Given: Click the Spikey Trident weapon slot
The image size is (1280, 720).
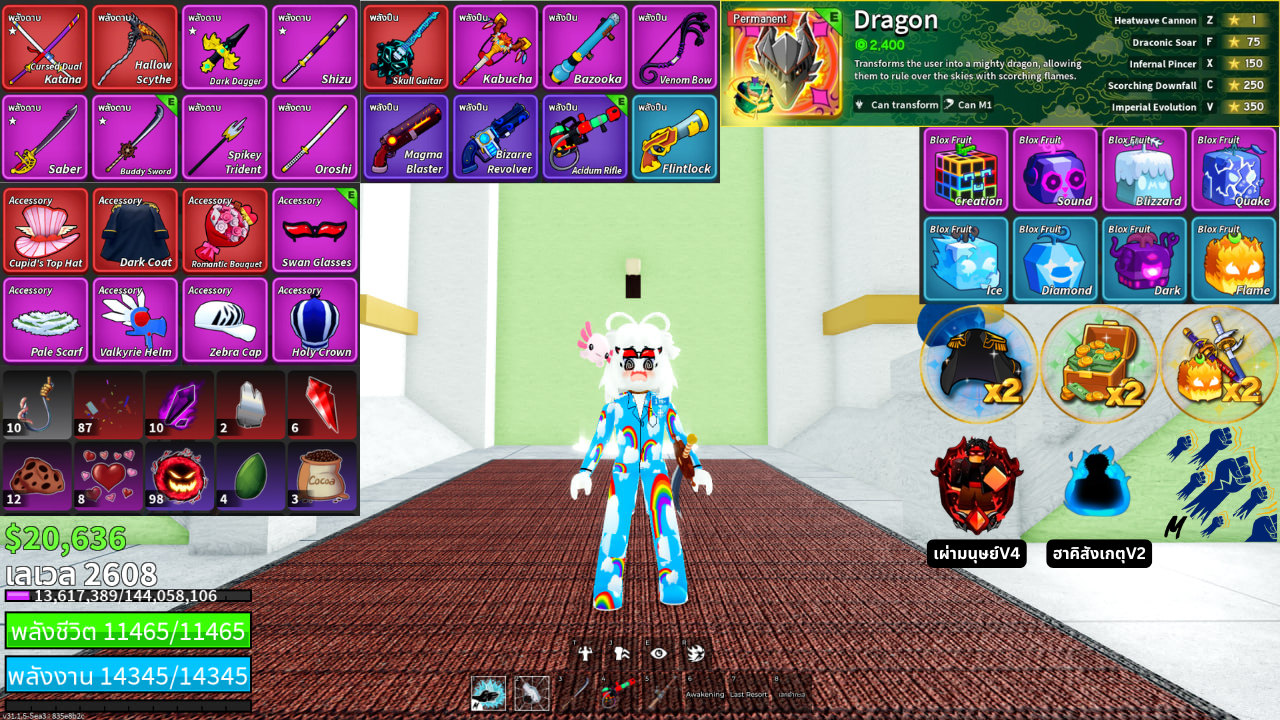Looking at the screenshot, I should (x=224, y=137).
